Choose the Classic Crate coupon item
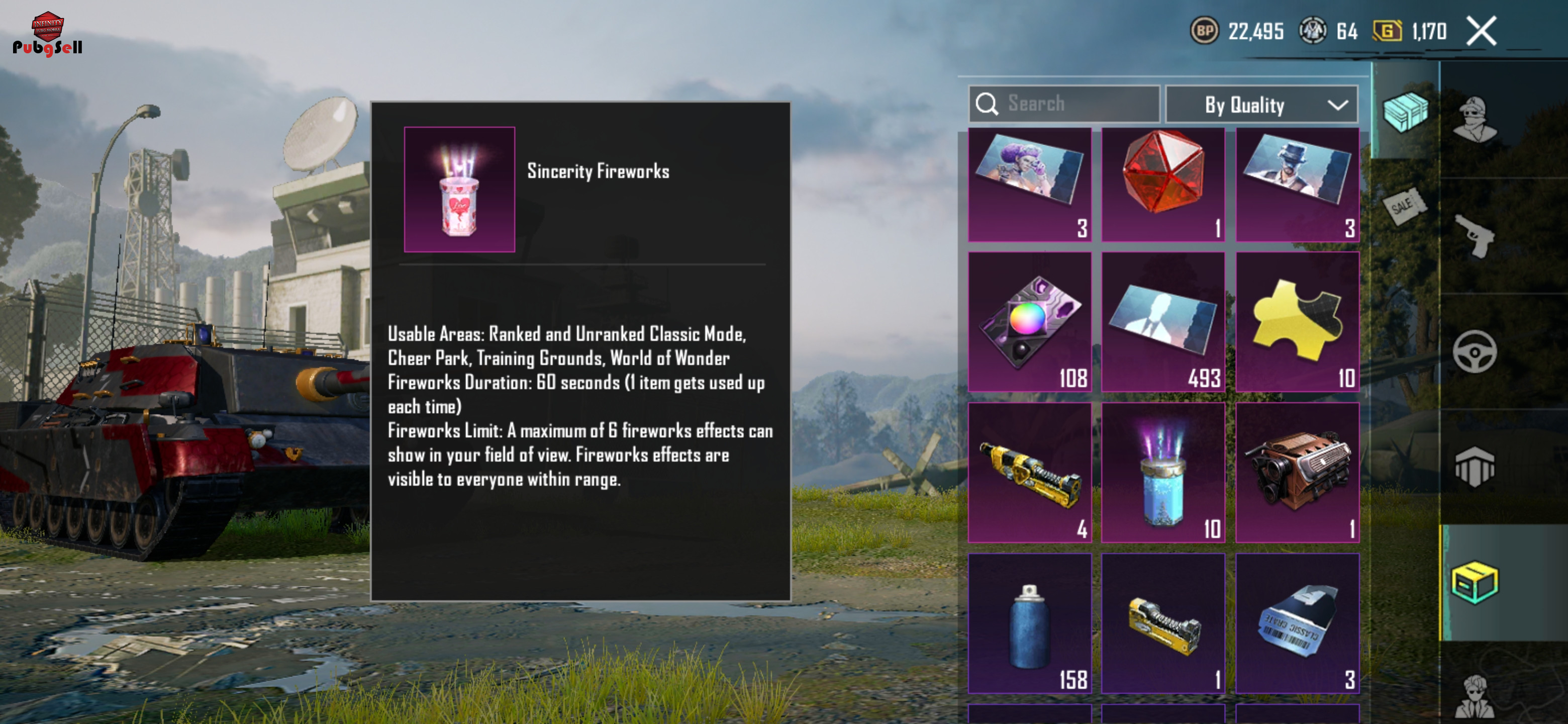The height and width of the screenshot is (724, 1568). pyautogui.click(x=1297, y=623)
